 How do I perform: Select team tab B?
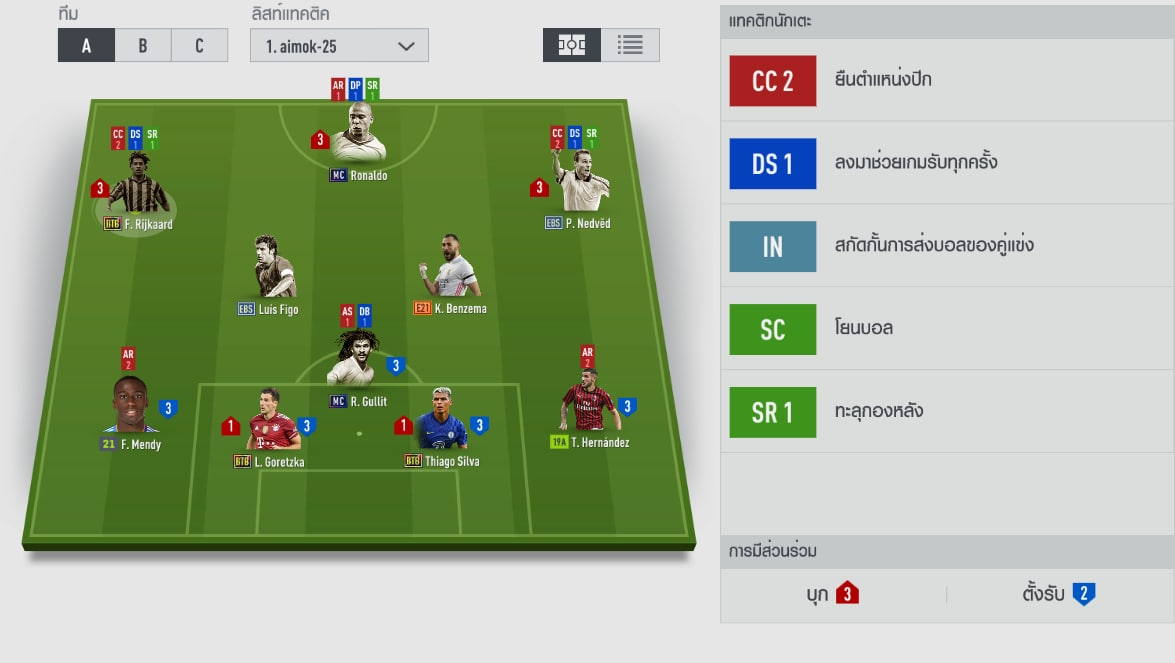click(x=143, y=45)
